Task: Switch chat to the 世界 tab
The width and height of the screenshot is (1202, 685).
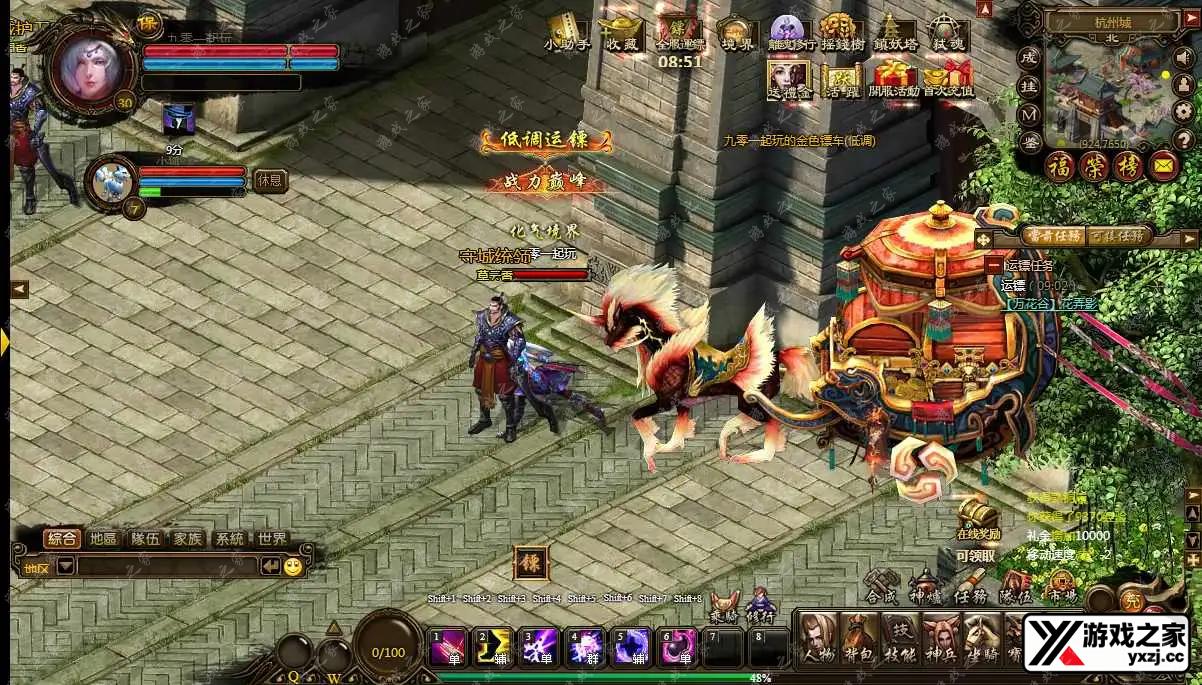Action: coord(271,538)
